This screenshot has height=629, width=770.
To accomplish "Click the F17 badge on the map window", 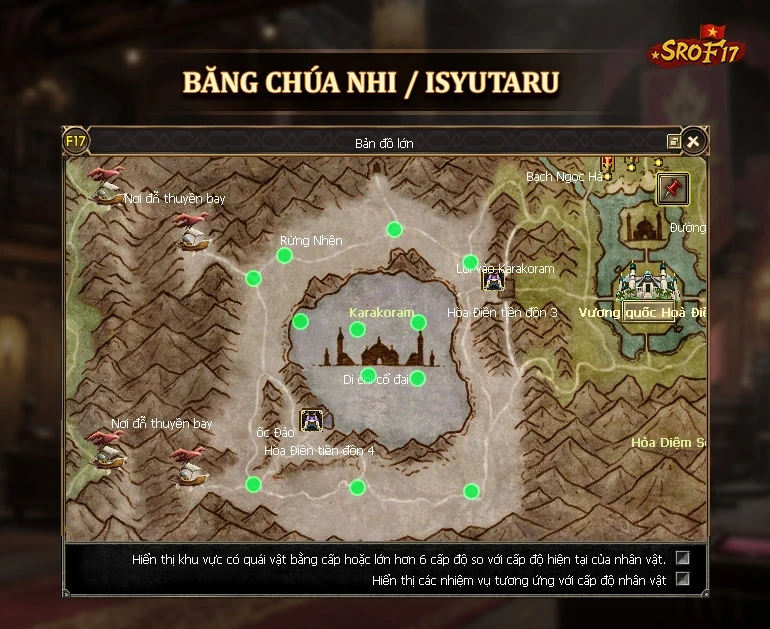I will 76,141.
